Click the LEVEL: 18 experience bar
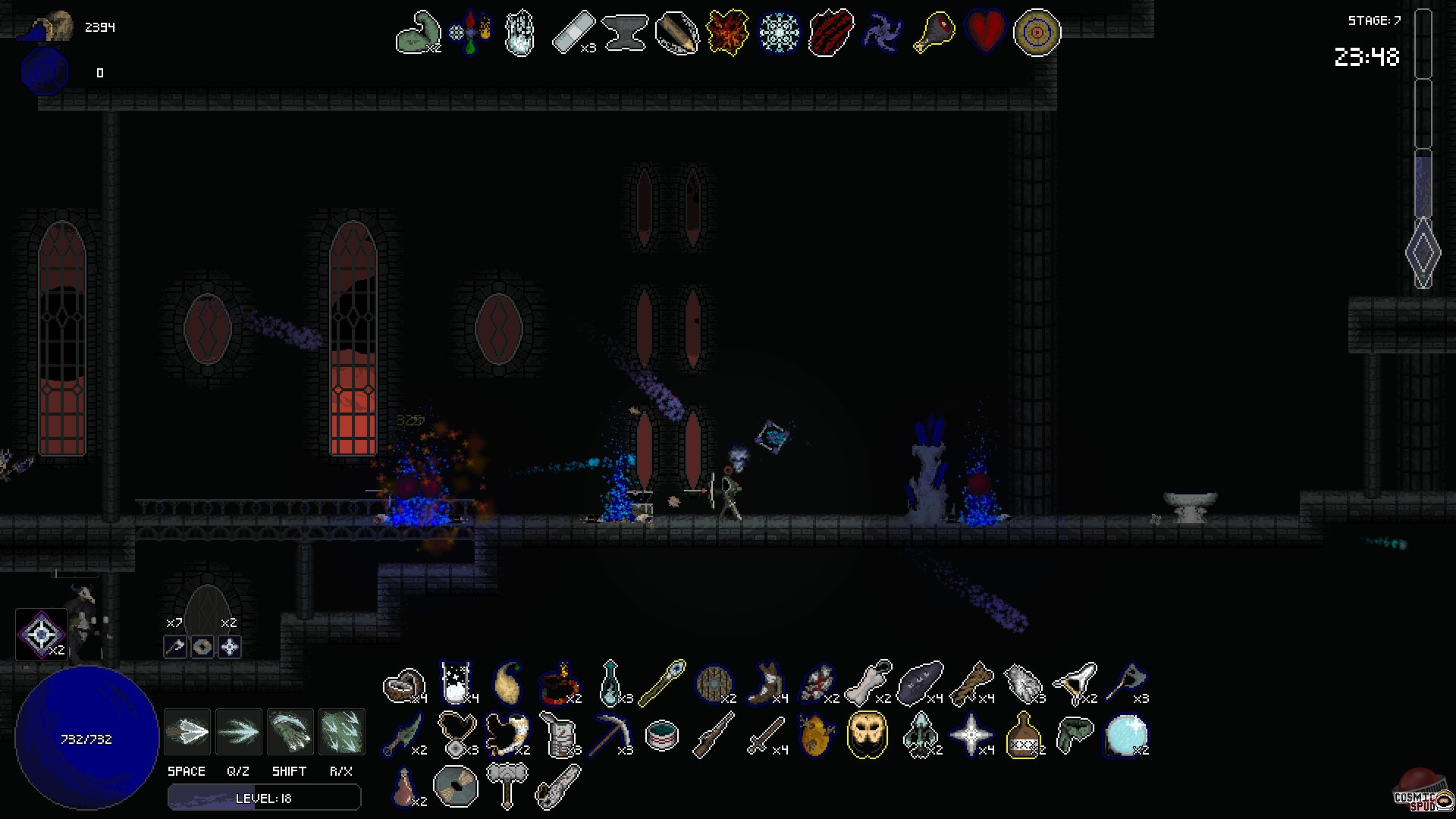Screen dimensions: 1456x819 tap(263, 797)
